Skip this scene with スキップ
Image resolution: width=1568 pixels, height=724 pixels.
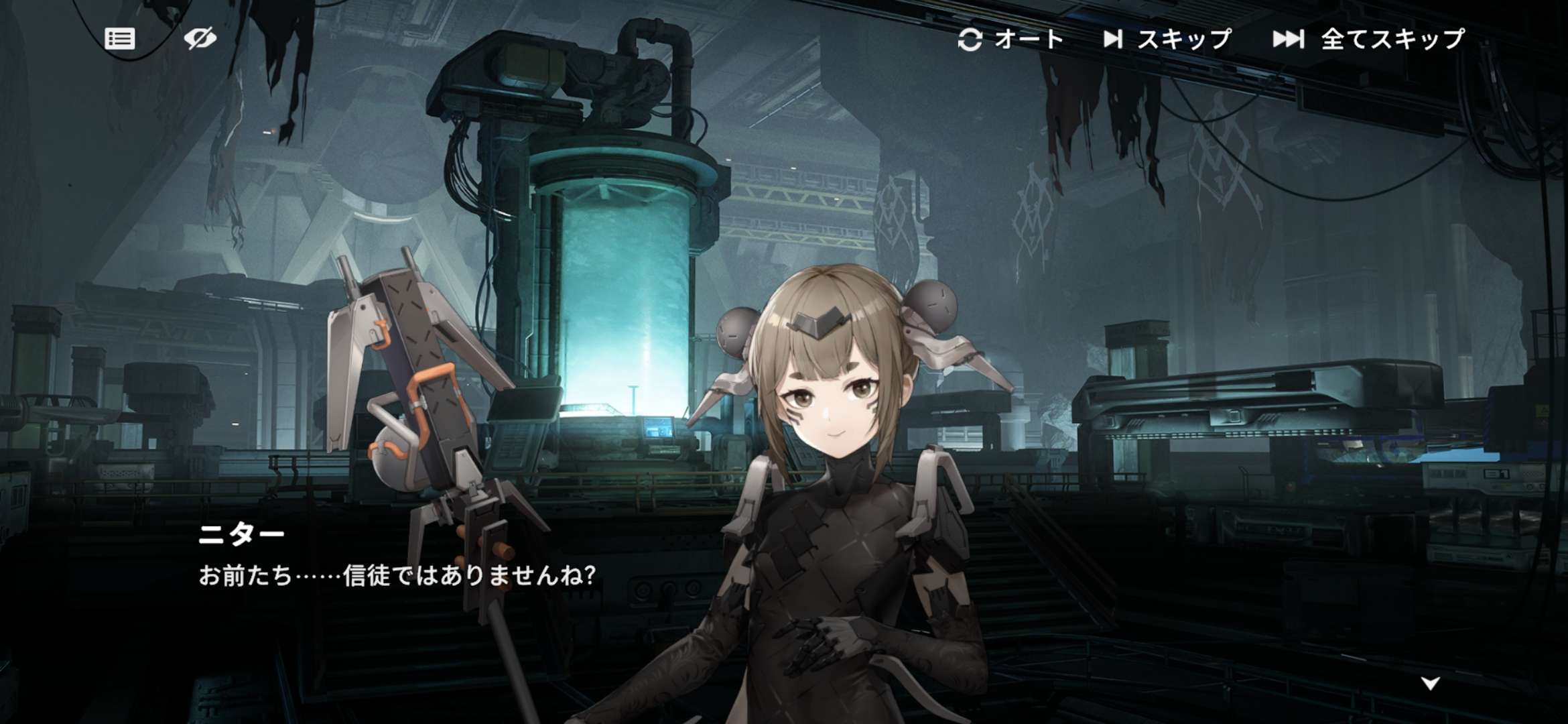coord(1167,40)
